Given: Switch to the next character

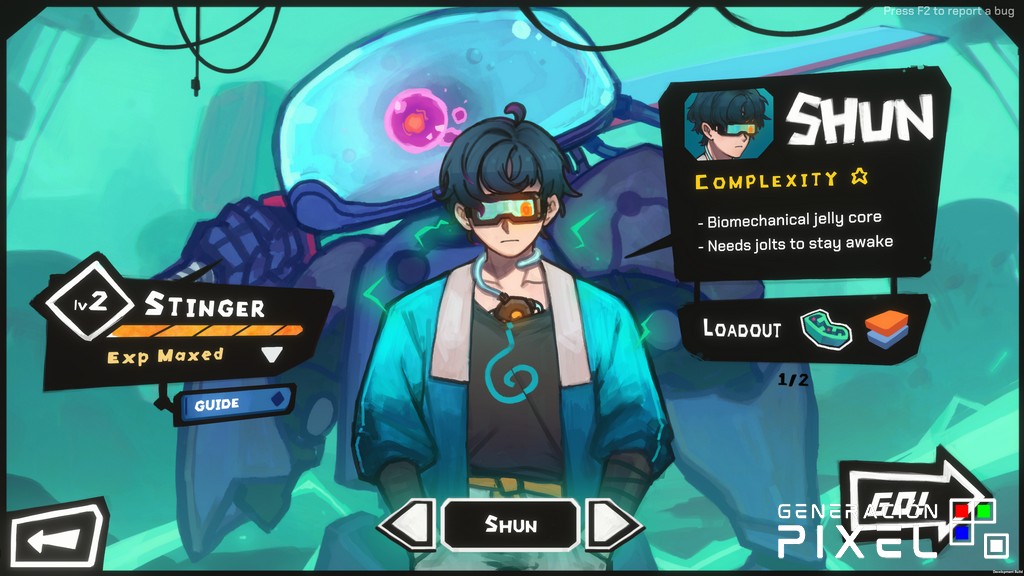Looking at the screenshot, I should pos(610,524).
